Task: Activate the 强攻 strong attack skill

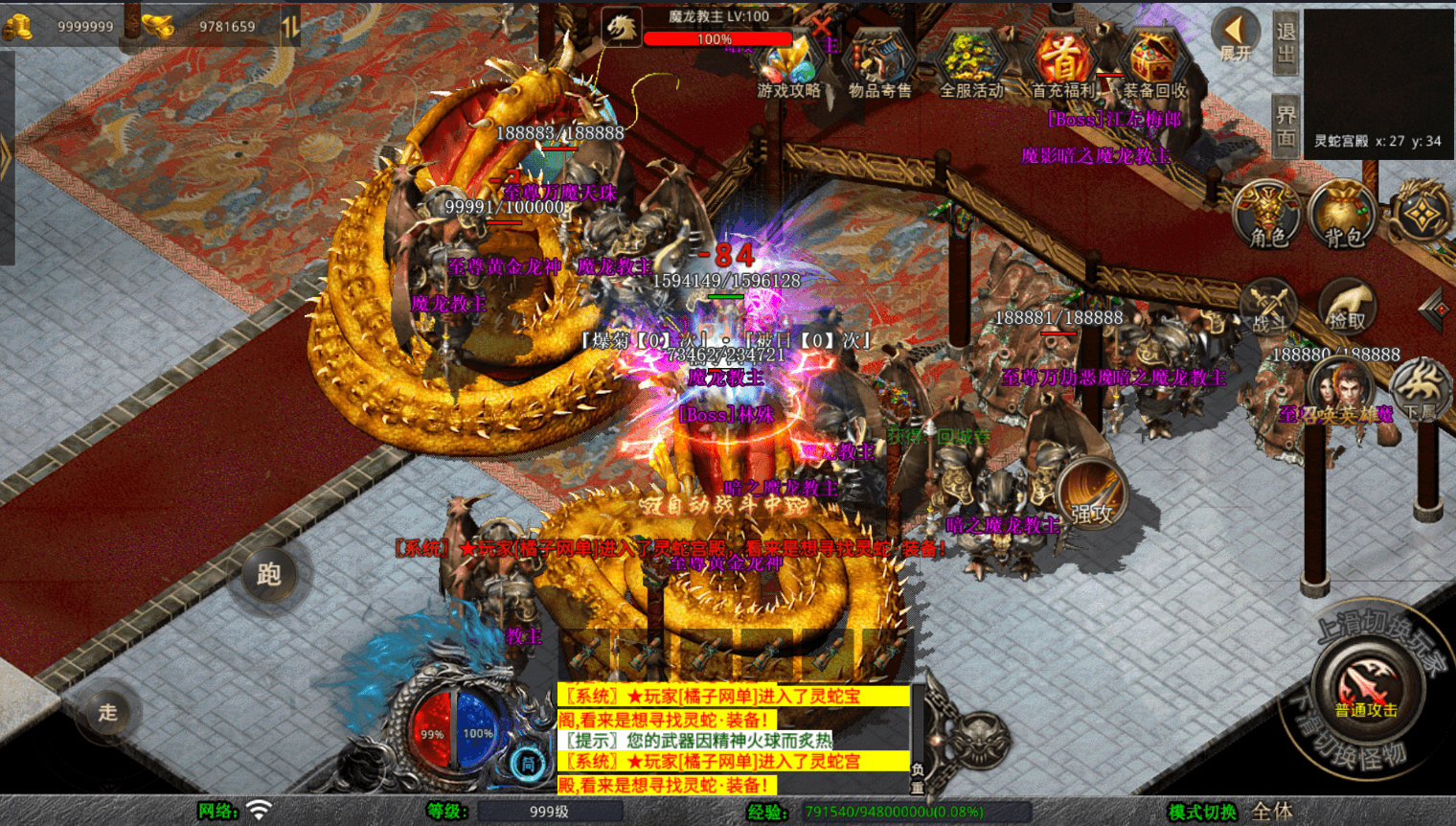Action: click(x=1092, y=496)
